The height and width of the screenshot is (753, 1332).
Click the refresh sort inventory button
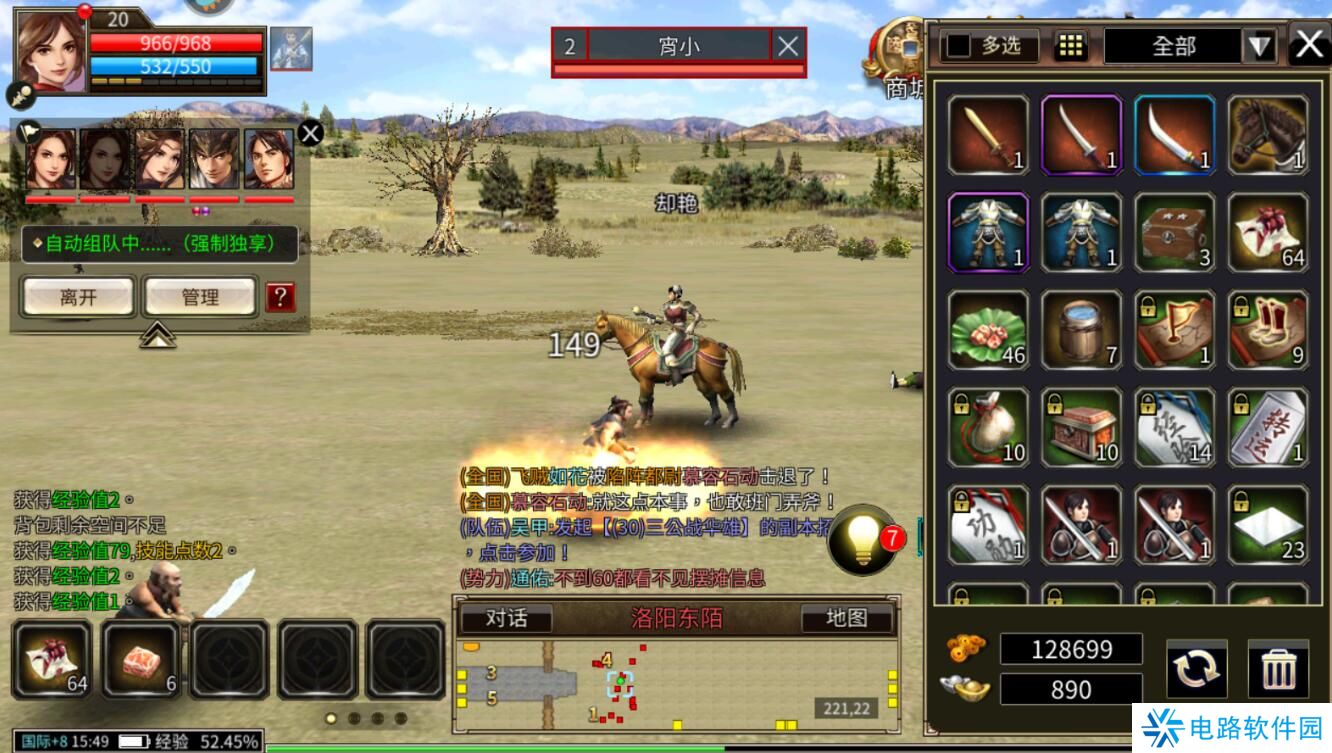coord(1196,669)
